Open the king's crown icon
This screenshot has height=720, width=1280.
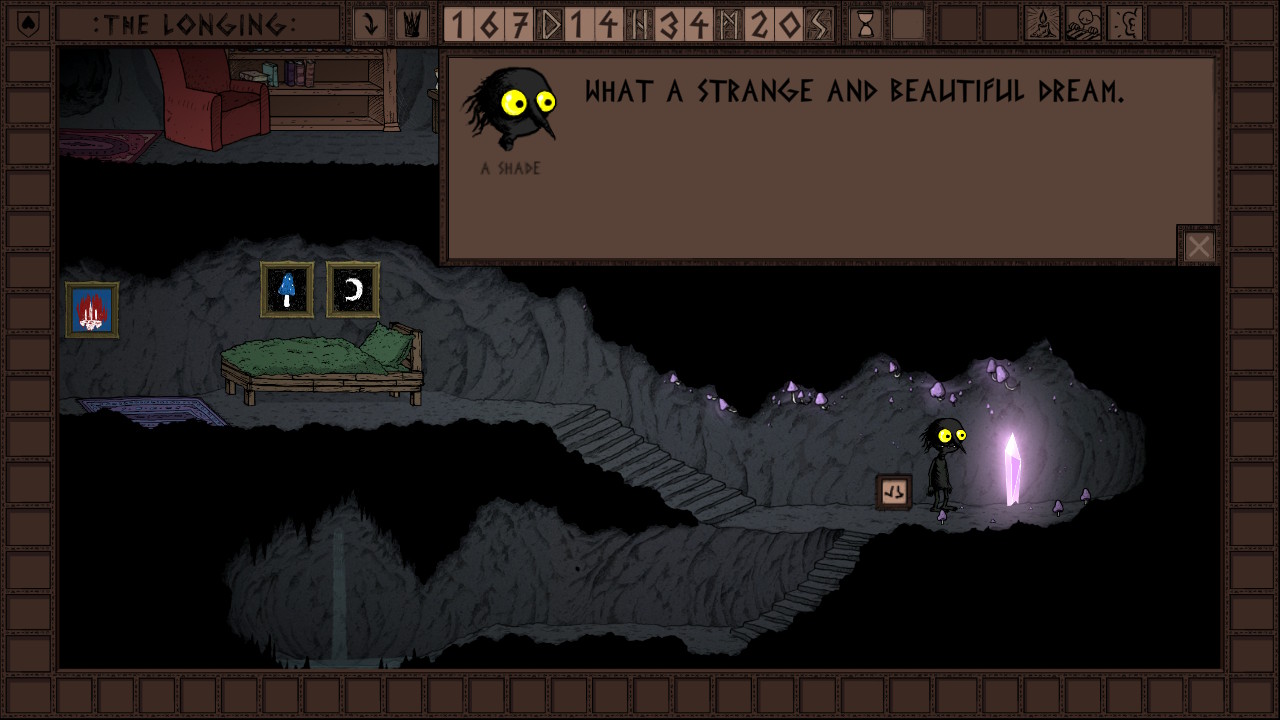[x=411, y=24]
